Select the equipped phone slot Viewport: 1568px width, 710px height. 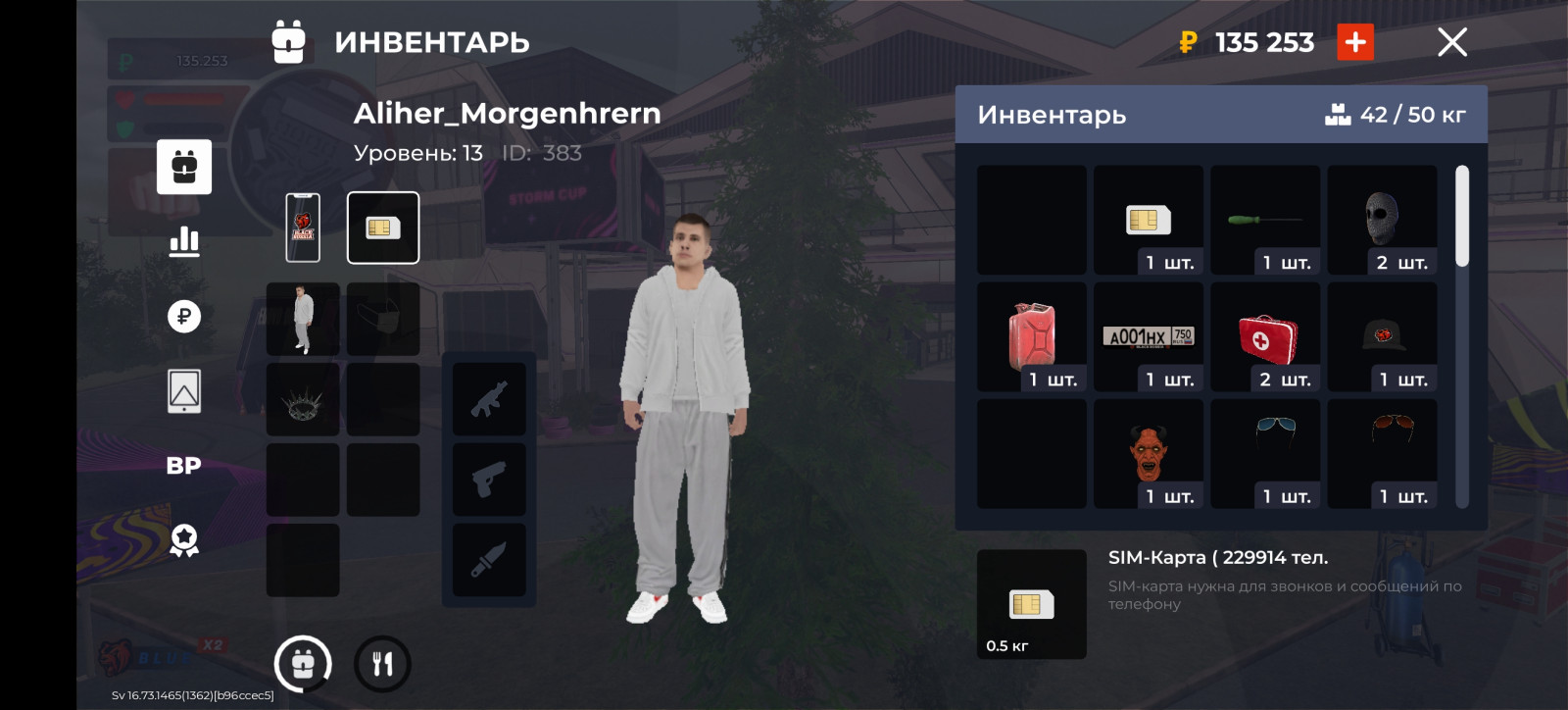(x=303, y=228)
